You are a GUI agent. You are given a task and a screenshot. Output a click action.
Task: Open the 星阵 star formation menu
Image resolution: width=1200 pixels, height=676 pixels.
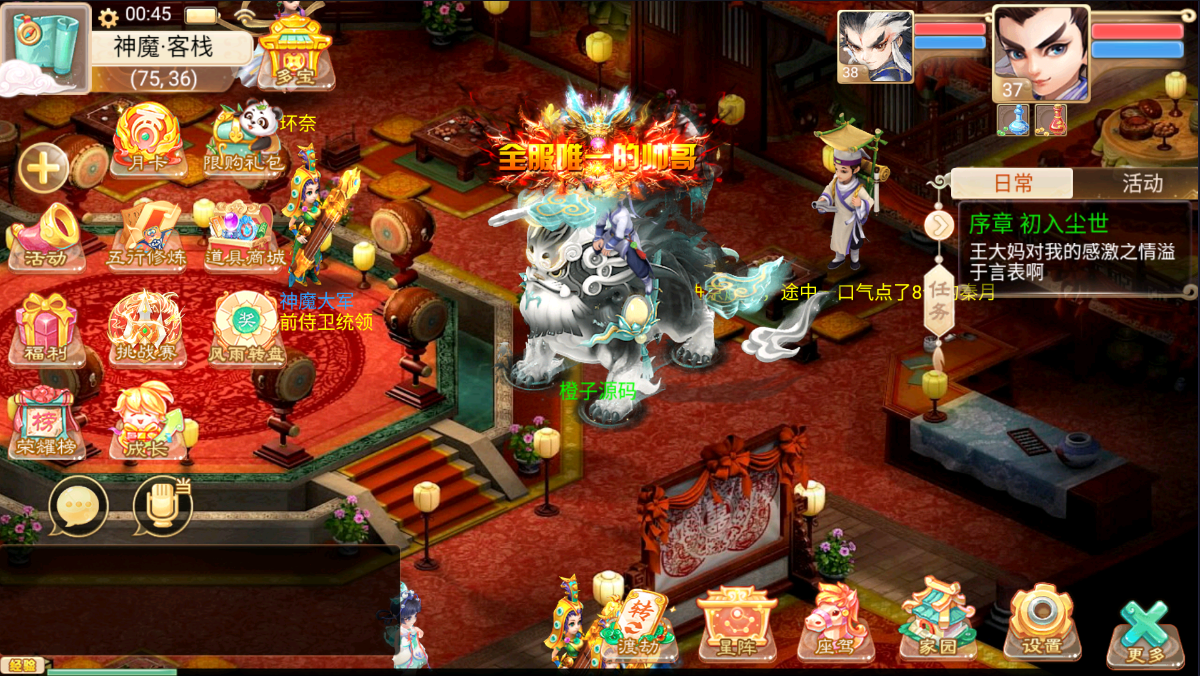coord(736,622)
